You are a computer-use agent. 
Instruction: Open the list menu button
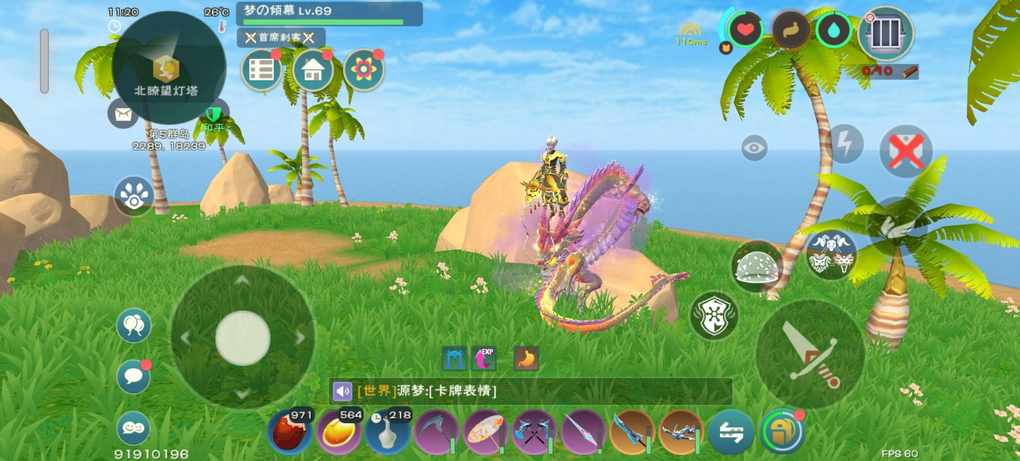pos(262,70)
